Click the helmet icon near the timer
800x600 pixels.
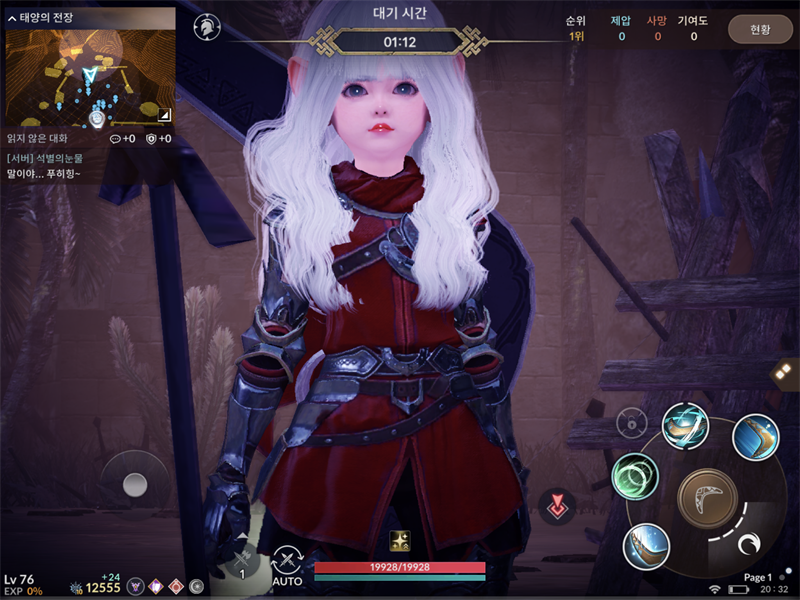coord(207,27)
